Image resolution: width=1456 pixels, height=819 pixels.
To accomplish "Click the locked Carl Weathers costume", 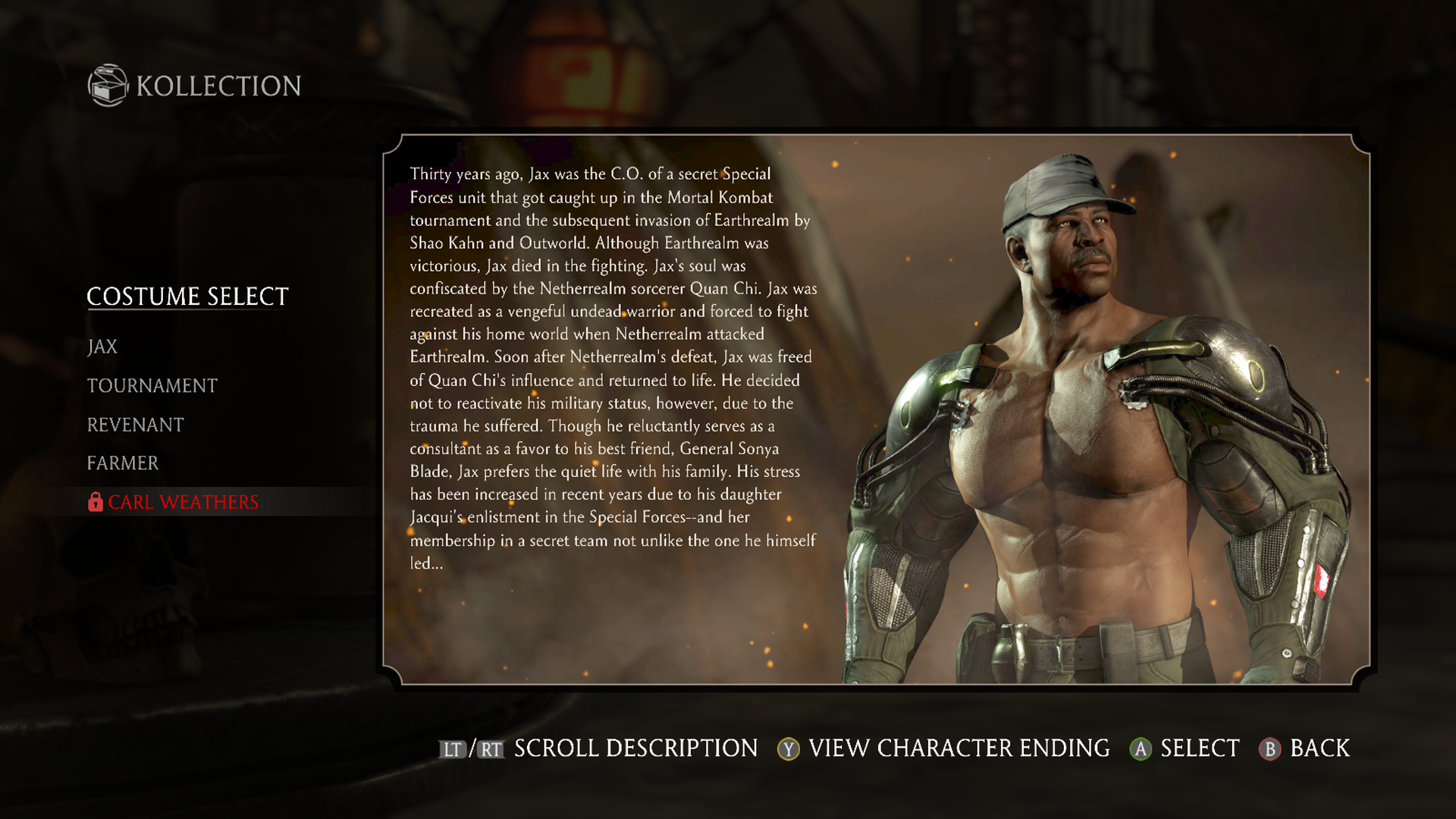I will pos(182,502).
